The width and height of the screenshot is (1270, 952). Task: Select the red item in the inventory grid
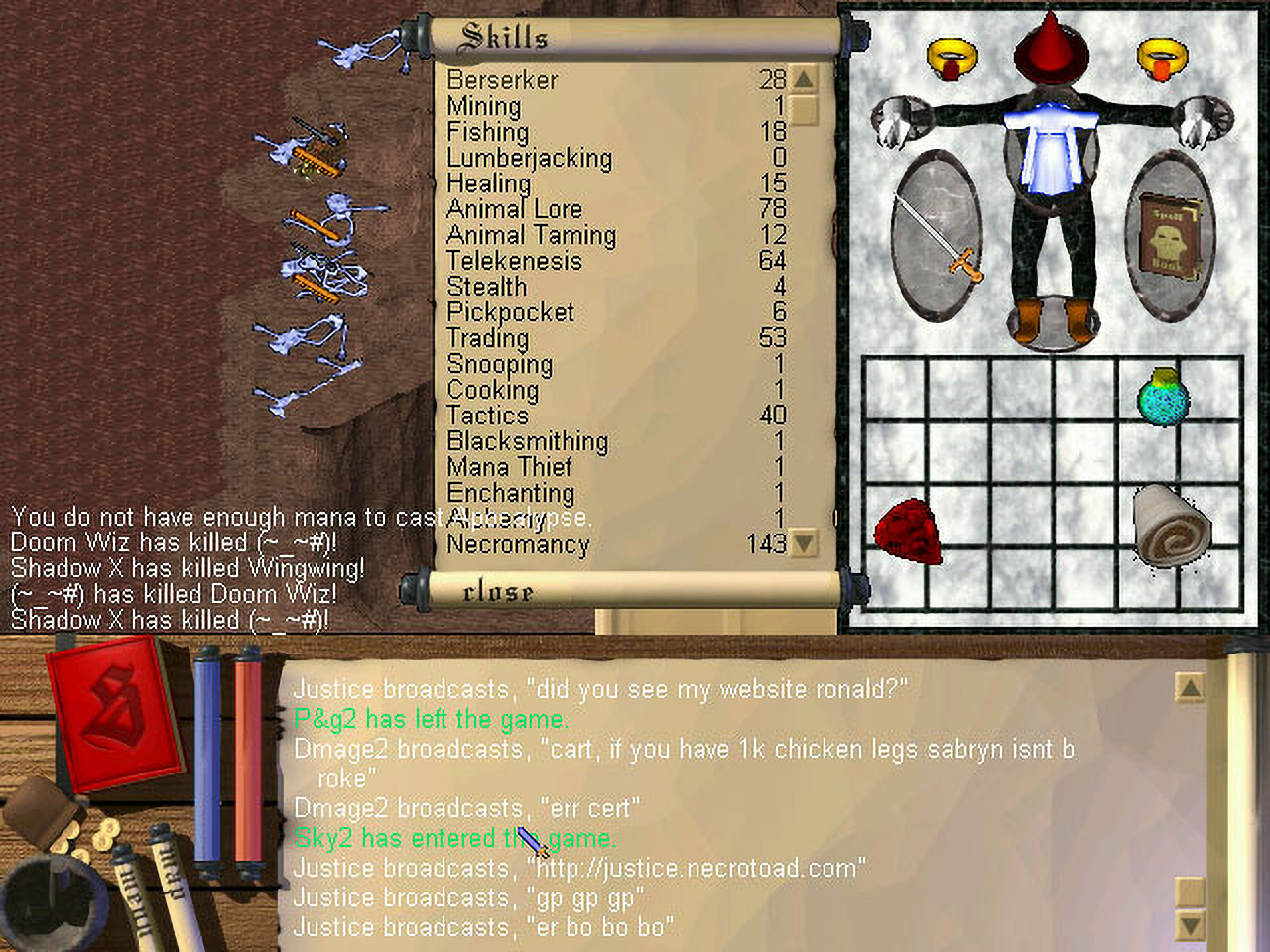907,533
